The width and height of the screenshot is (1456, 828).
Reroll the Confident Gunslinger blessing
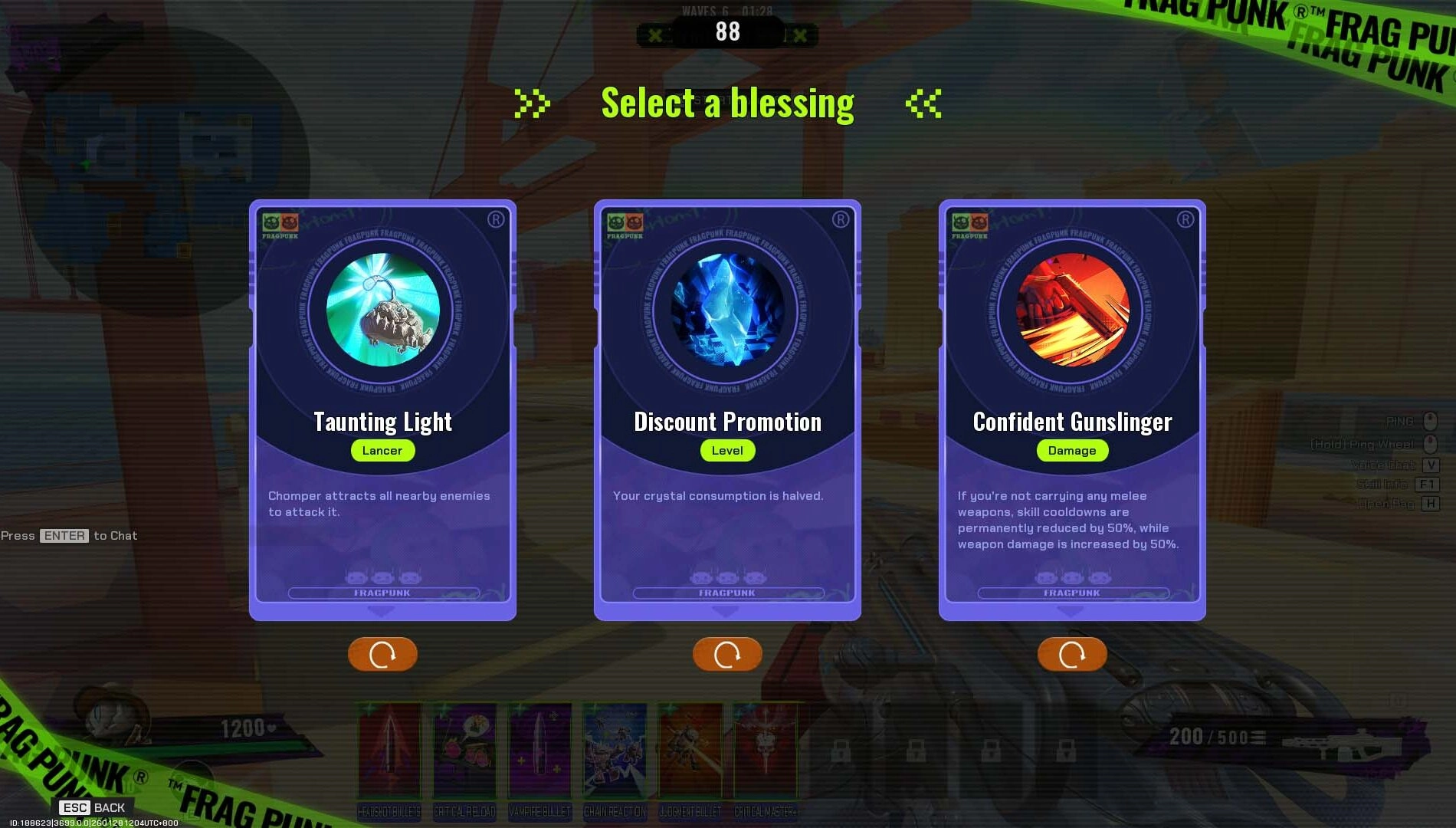(1071, 654)
